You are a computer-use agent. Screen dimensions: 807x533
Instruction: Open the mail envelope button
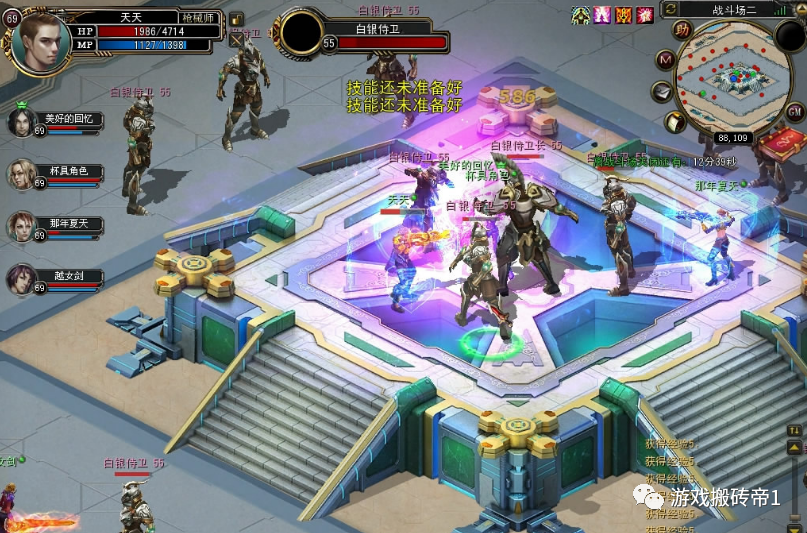663,92
